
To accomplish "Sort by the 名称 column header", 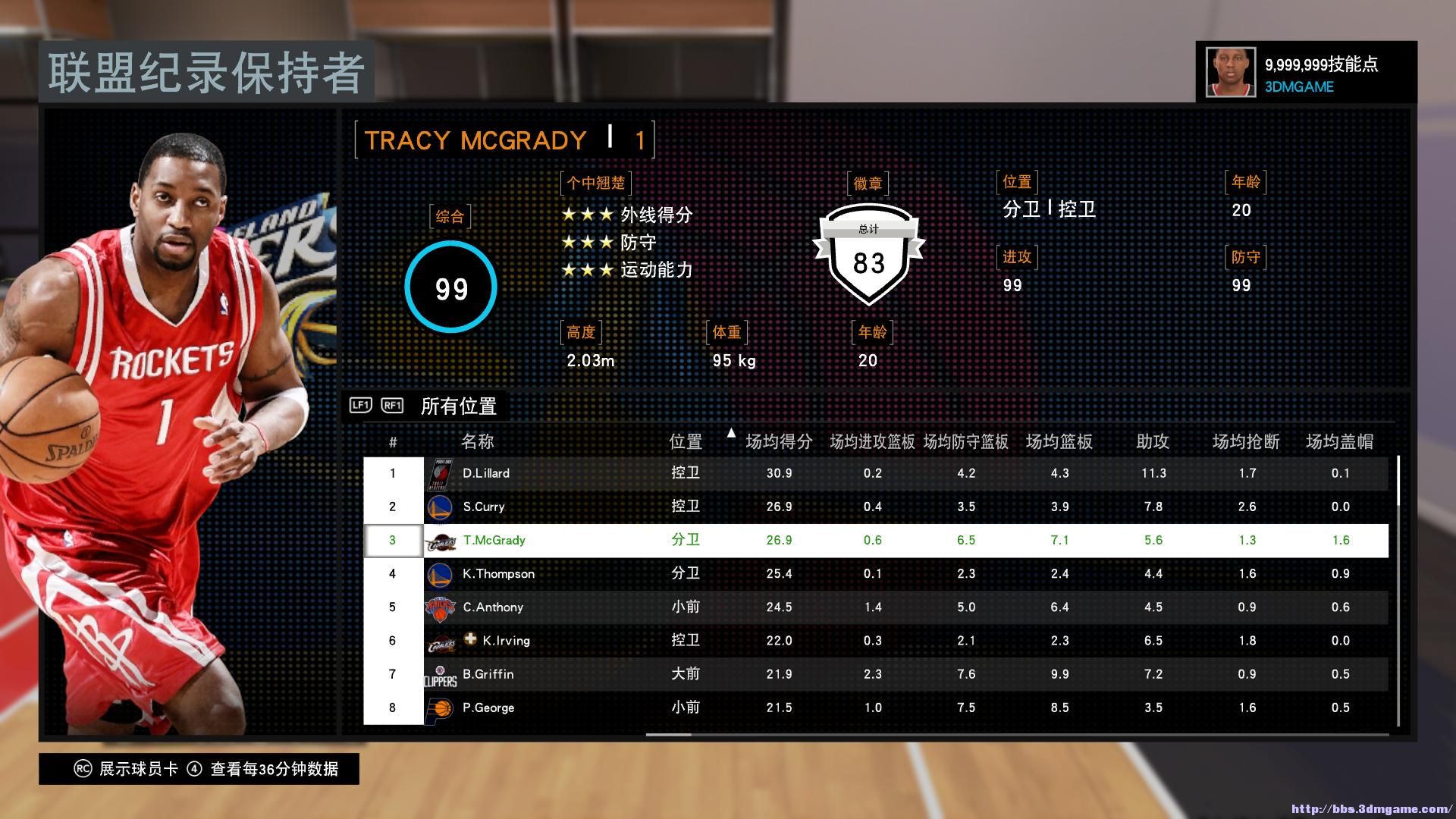I will (x=478, y=441).
